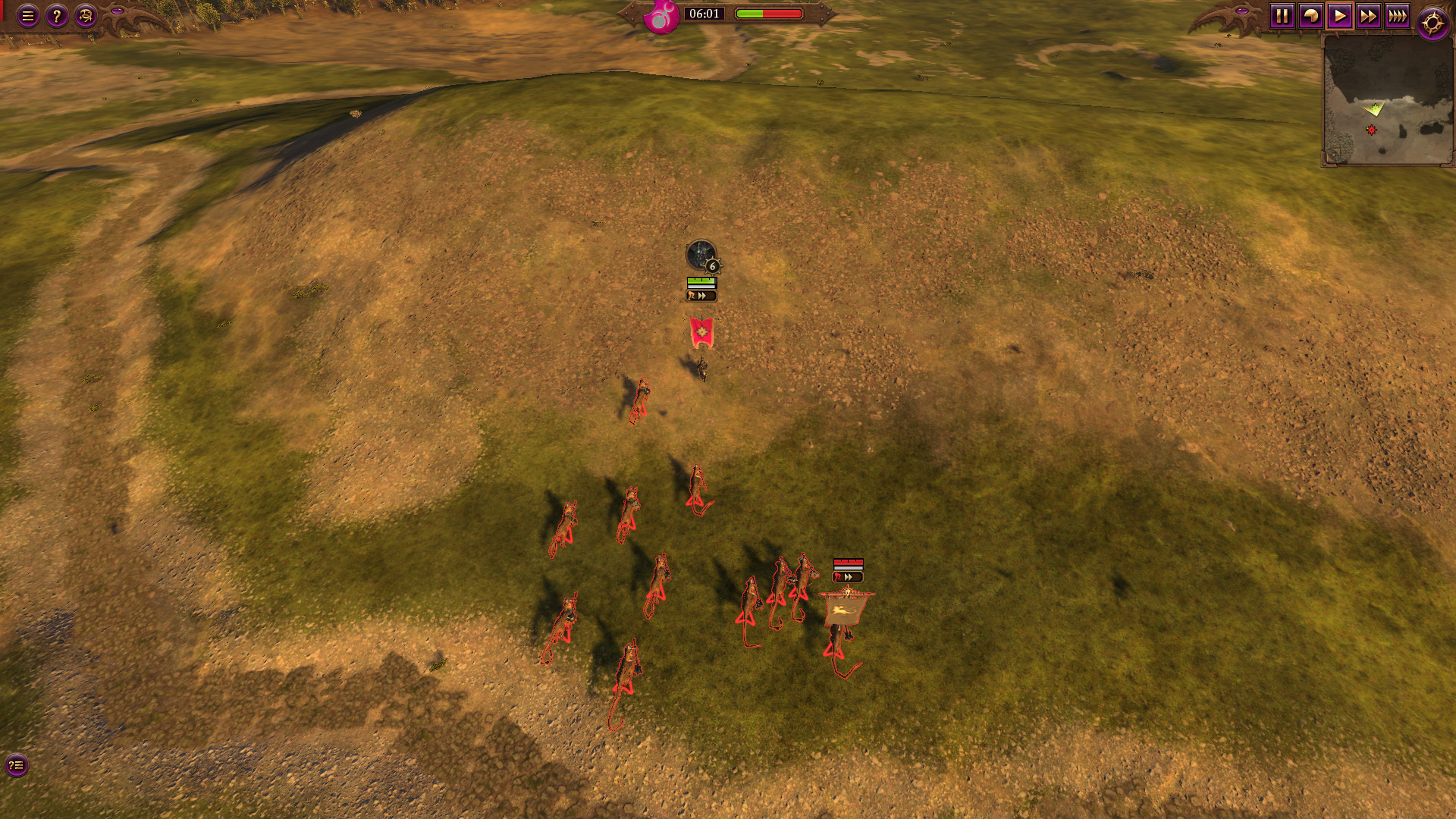Enable double-speed playback

(x=1369, y=14)
